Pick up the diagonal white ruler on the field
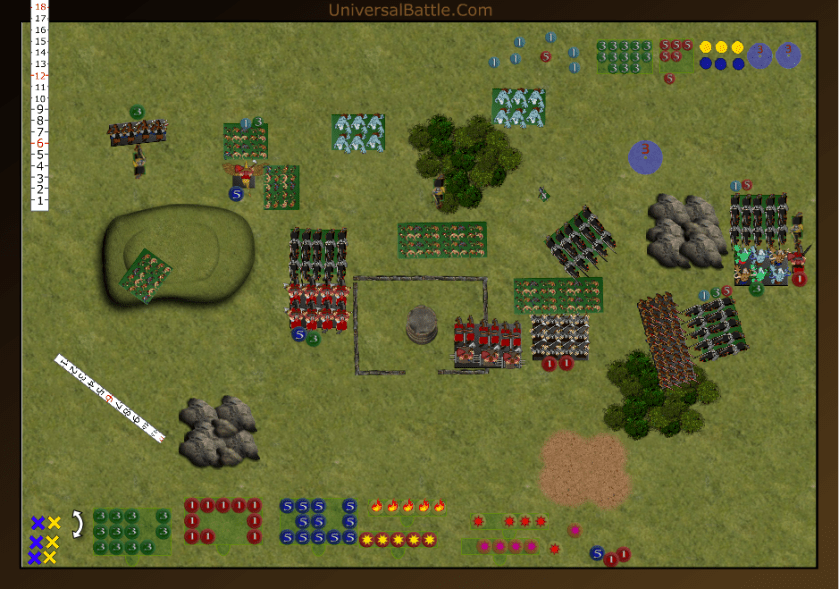The width and height of the screenshot is (839, 589). coord(109,398)
